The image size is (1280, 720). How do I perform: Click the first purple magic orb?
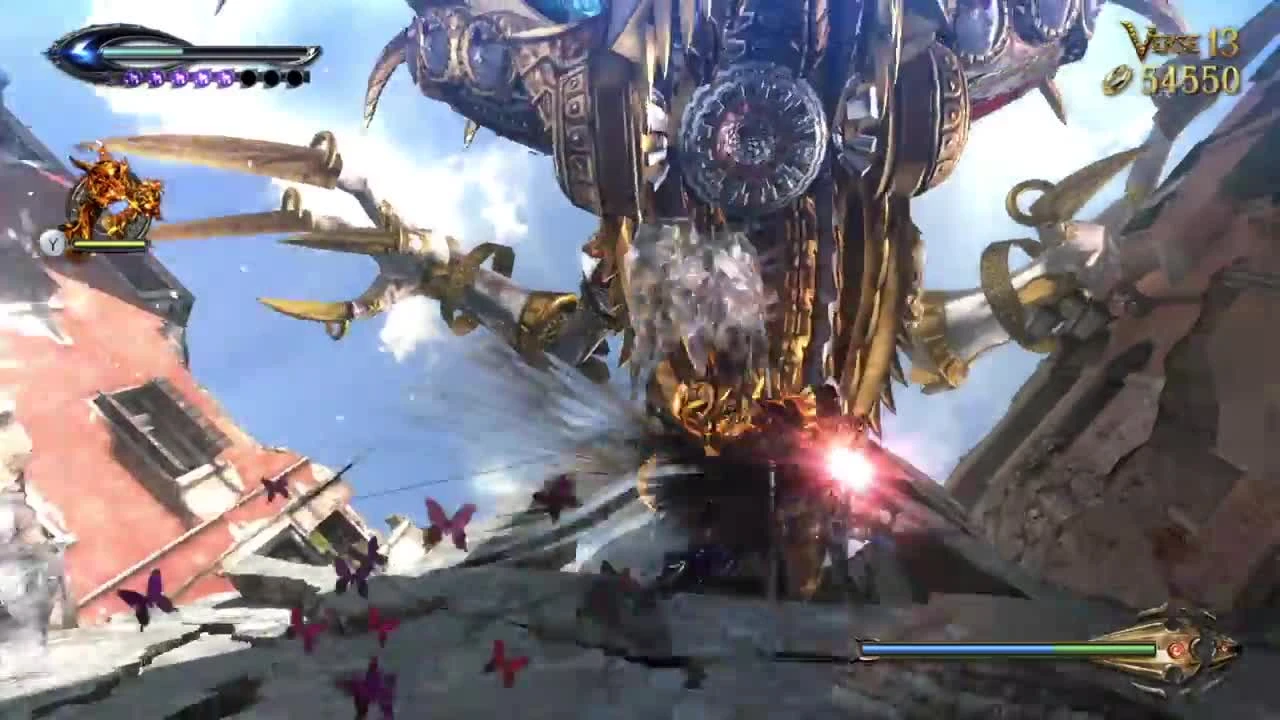pos(134,78)
